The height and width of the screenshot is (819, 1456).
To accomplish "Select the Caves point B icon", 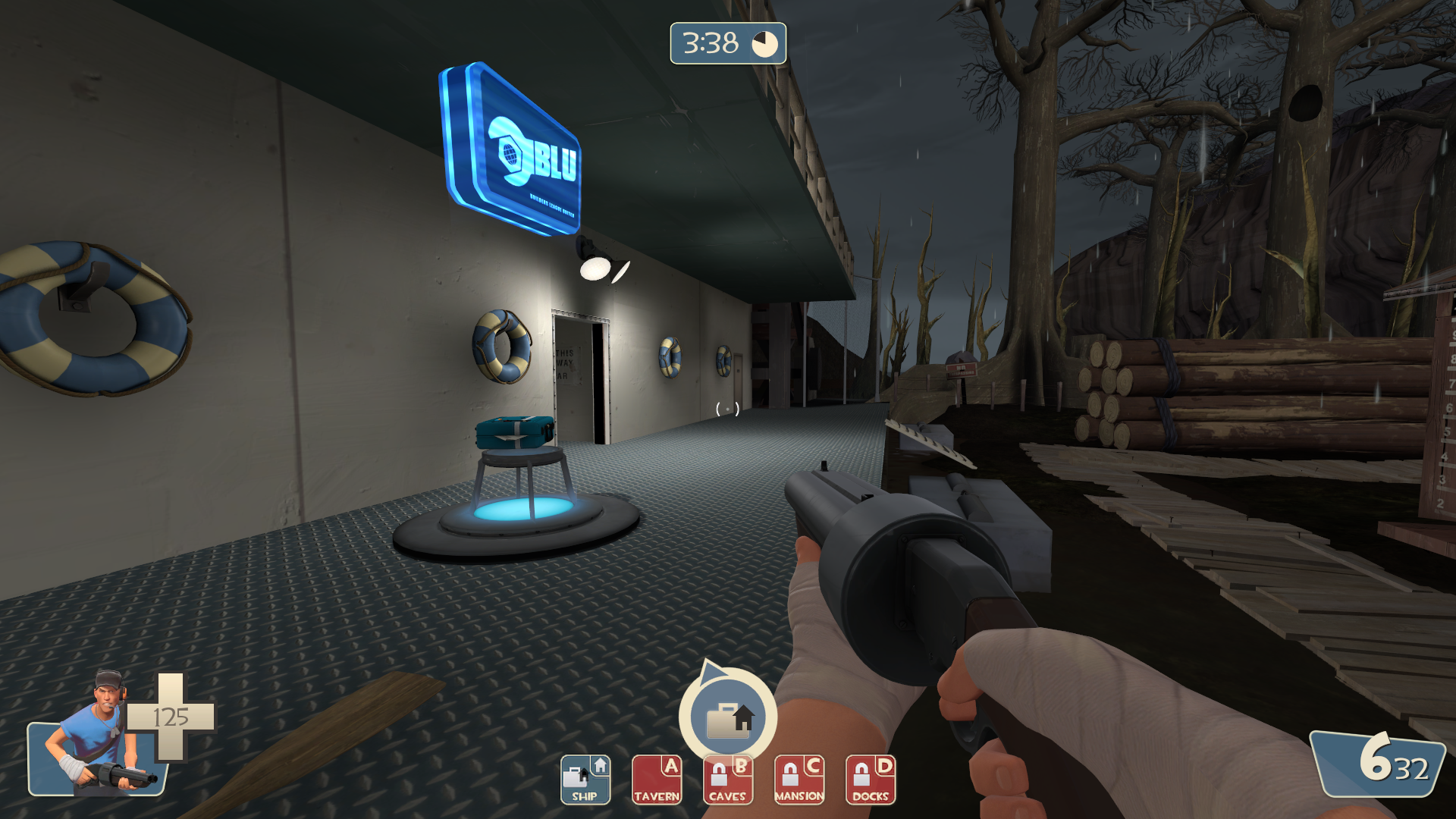I will (728, 780).
